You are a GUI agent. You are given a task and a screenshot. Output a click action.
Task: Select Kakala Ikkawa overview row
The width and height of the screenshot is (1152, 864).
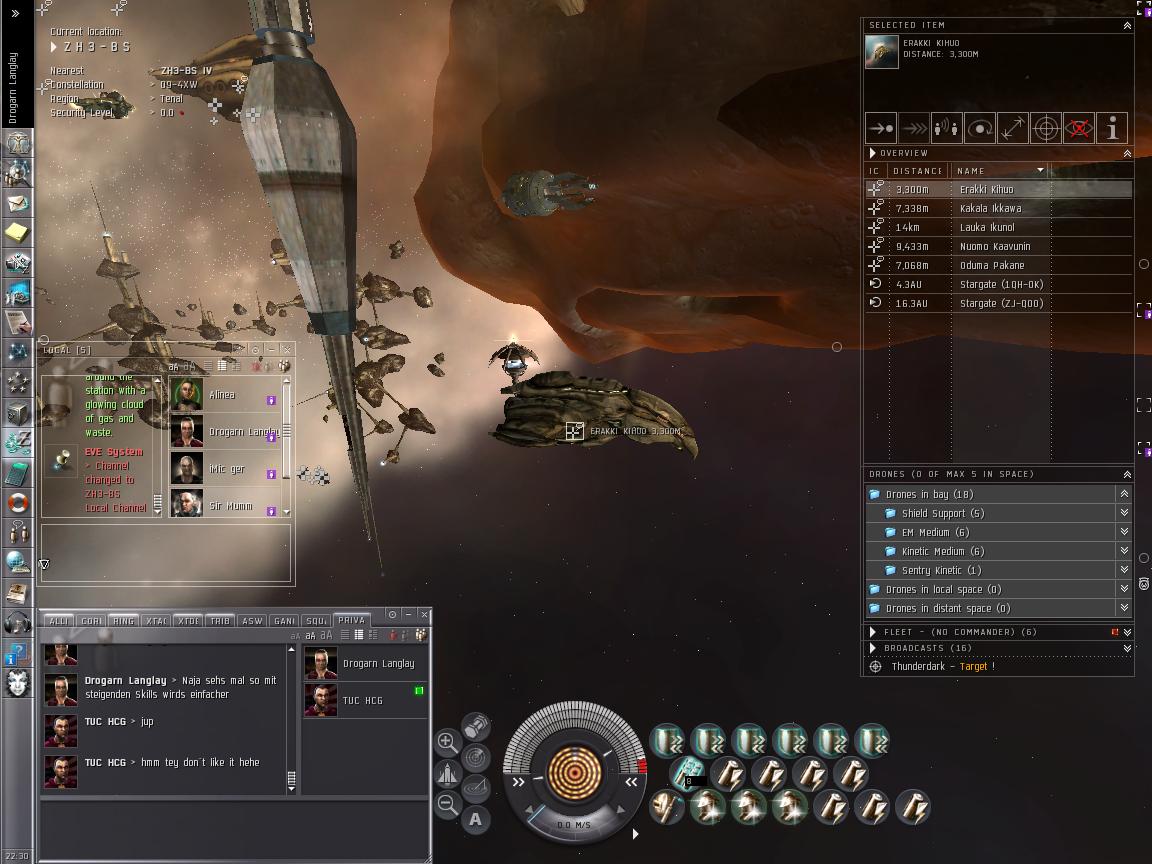point(990,208)
